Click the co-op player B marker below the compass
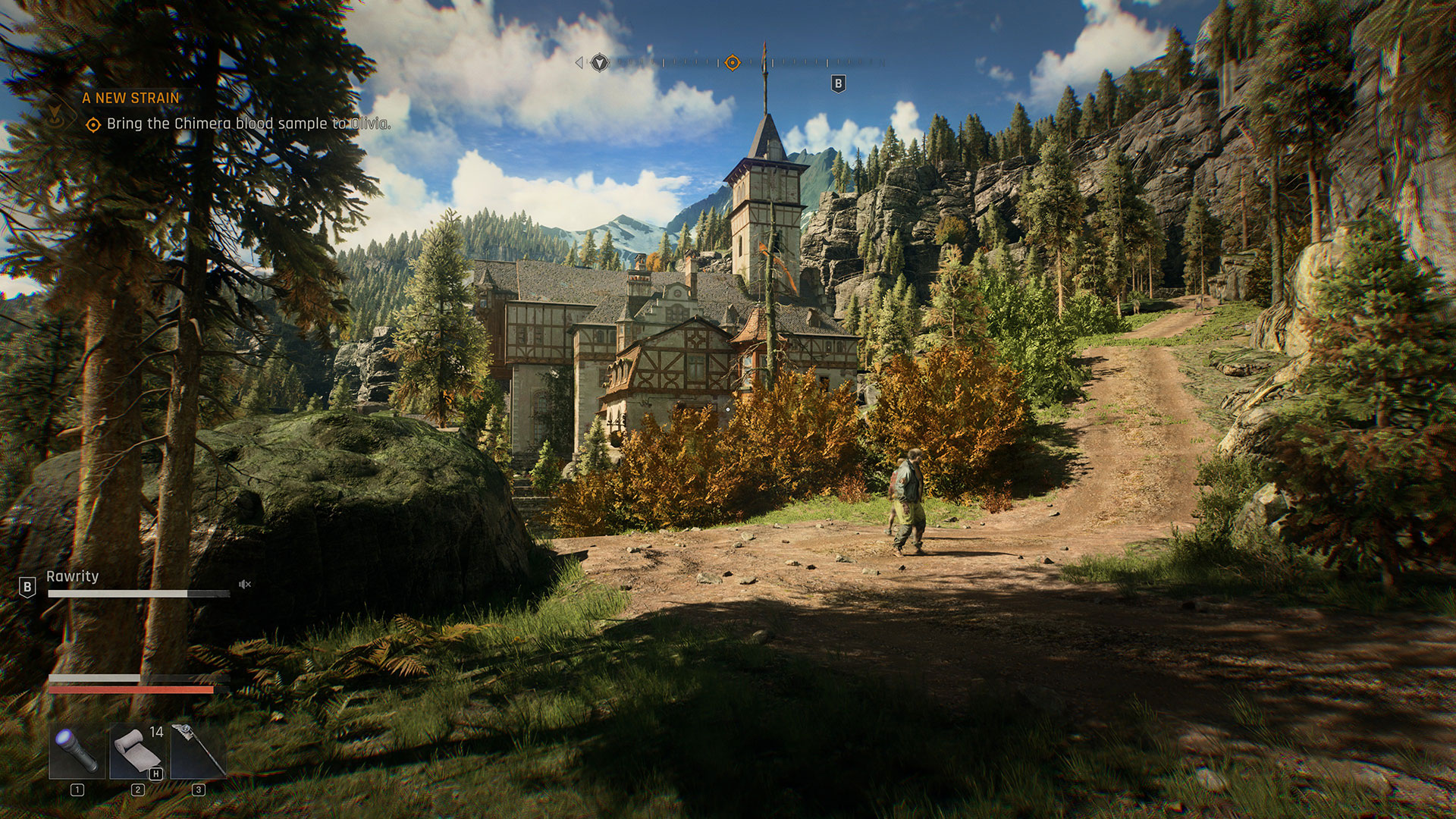Screen dimensions: 1456x819 [838, 83]
